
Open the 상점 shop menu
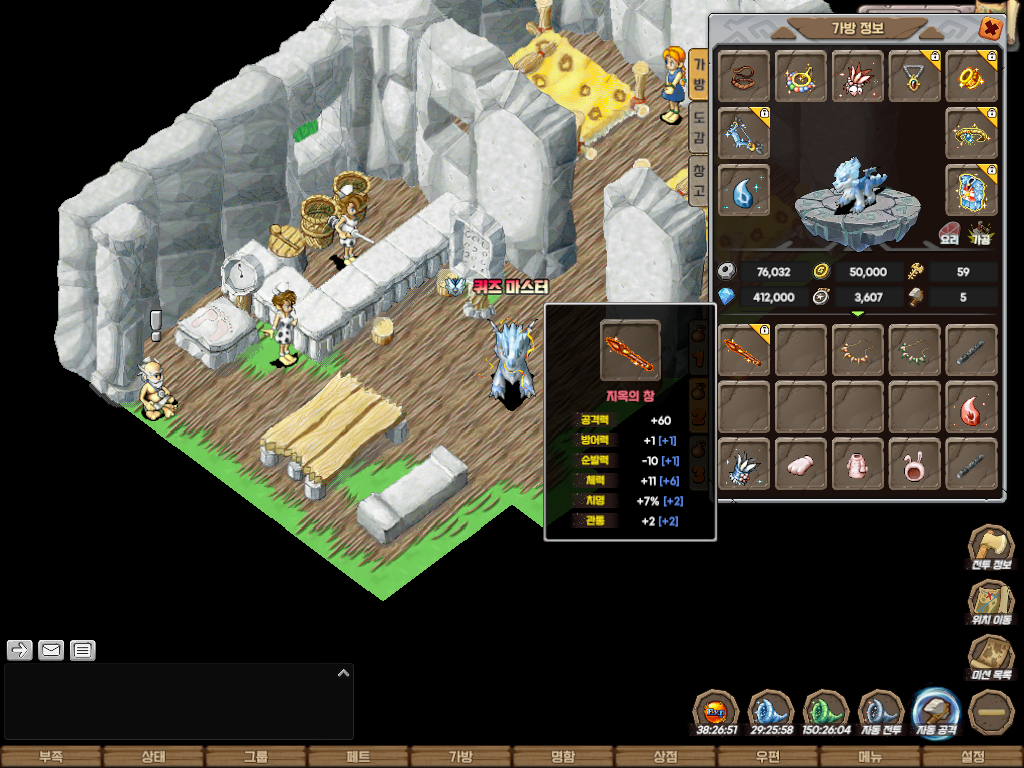[665, 757]
